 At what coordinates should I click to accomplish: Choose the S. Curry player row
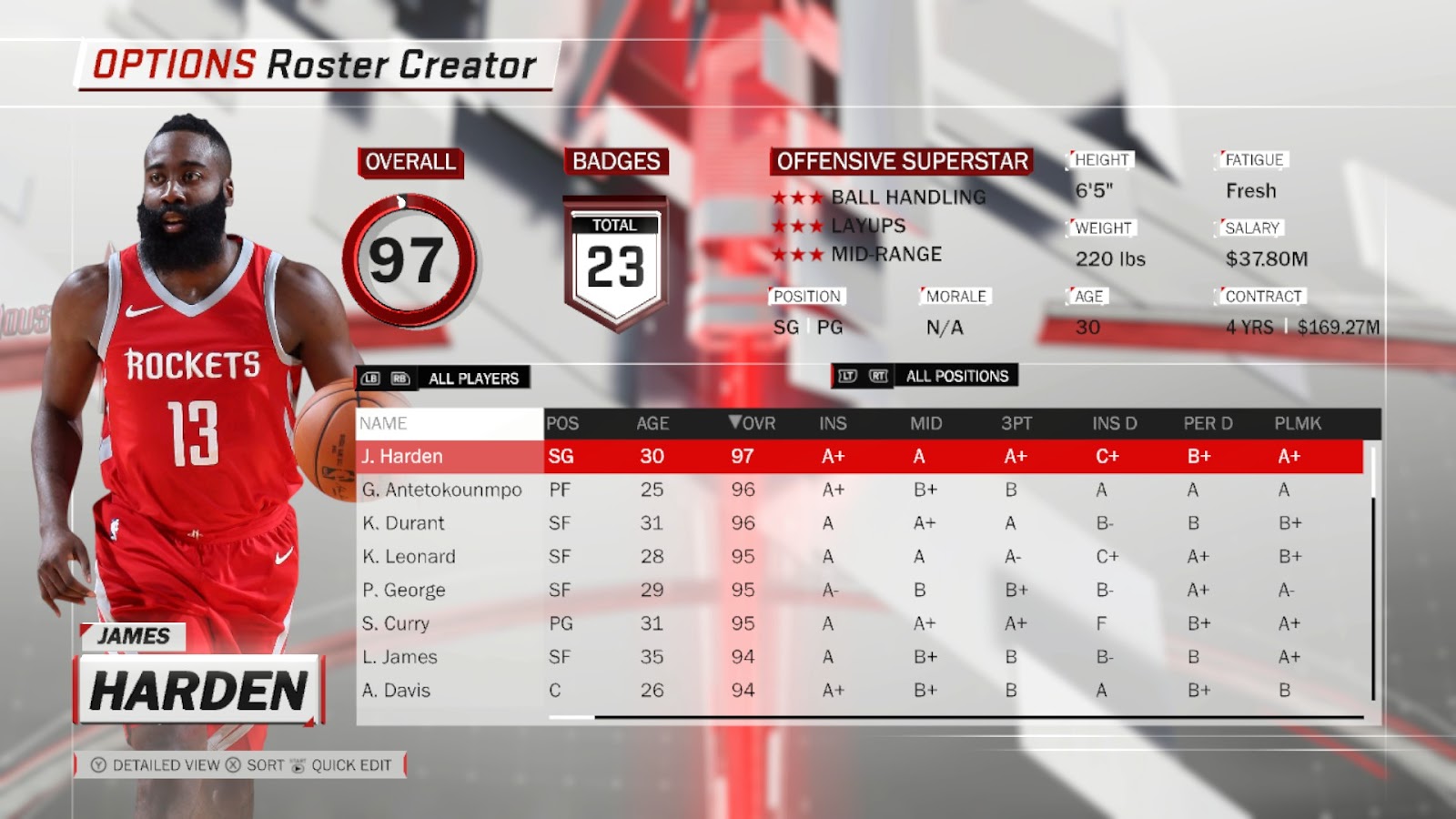(395, 624)
